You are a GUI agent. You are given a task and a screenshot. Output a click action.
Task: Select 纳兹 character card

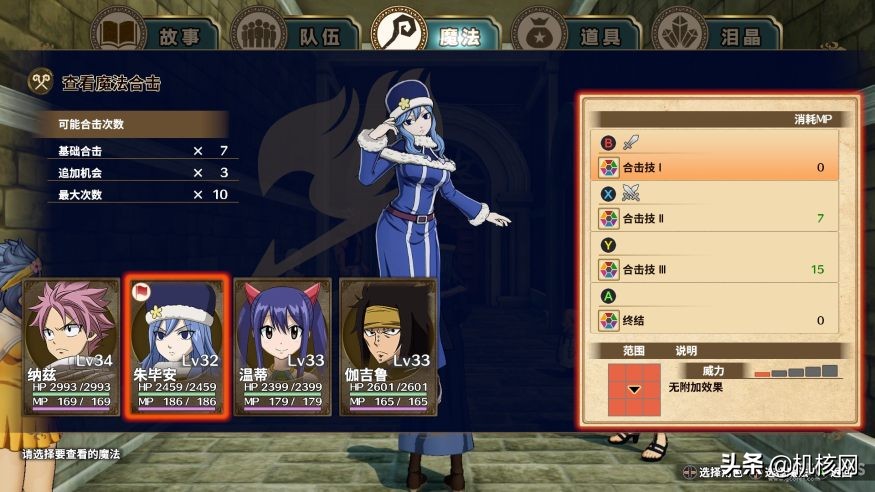(72, 346)
